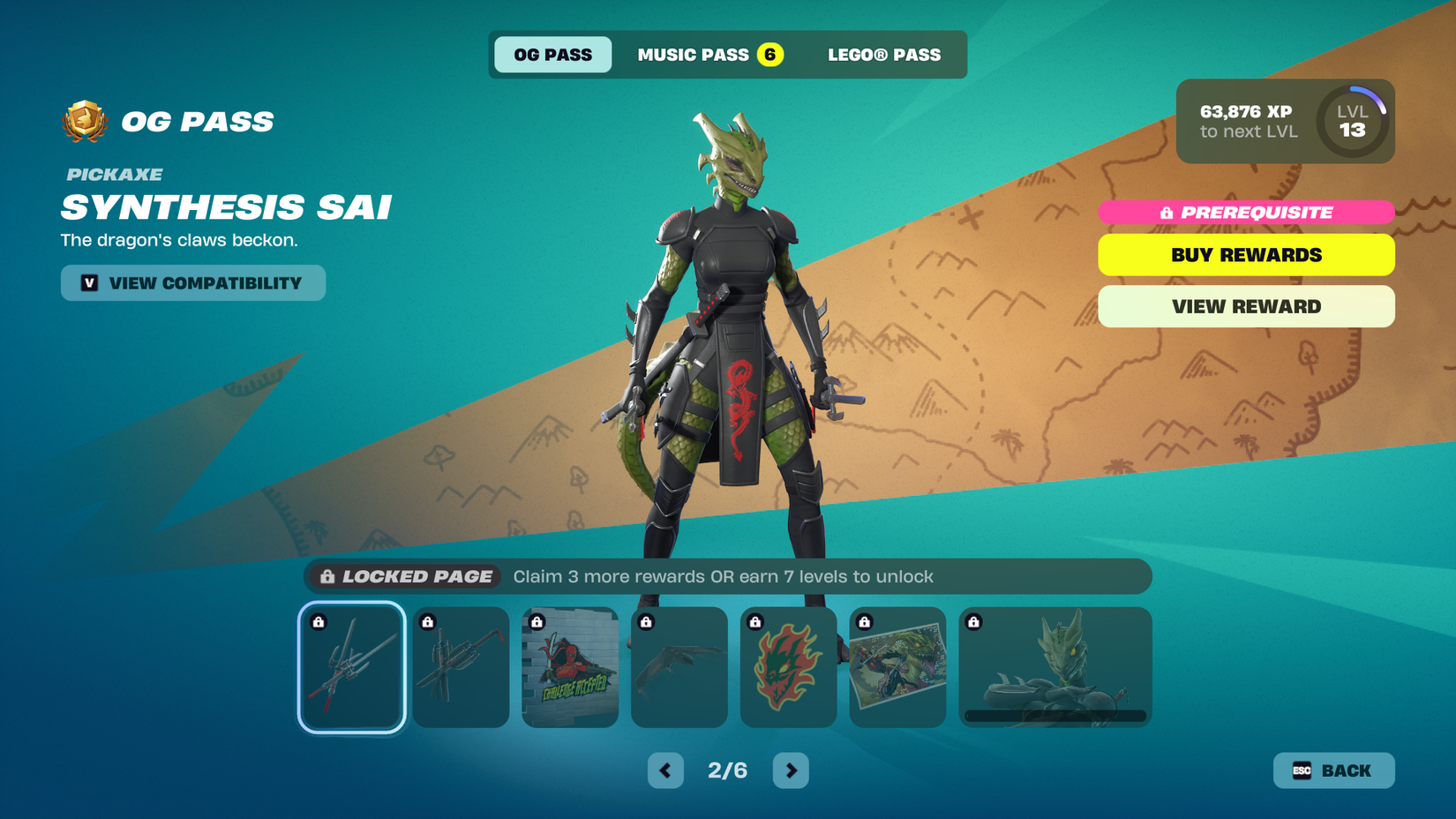Open VIEW REWARD for Synthesis Sai
Viewport: 1456px width, 819px height.
[1246, 306]
